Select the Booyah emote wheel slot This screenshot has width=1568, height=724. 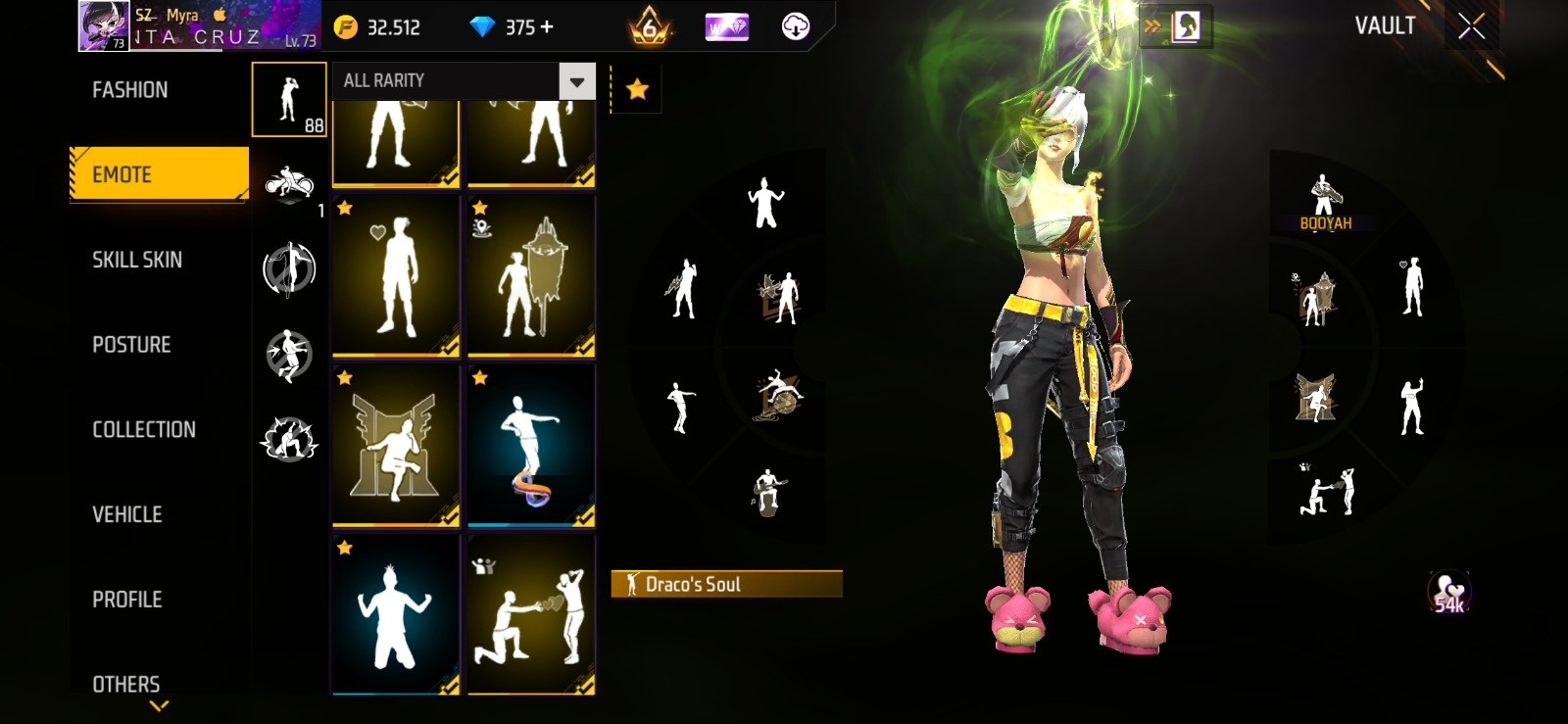[1325, 203]
